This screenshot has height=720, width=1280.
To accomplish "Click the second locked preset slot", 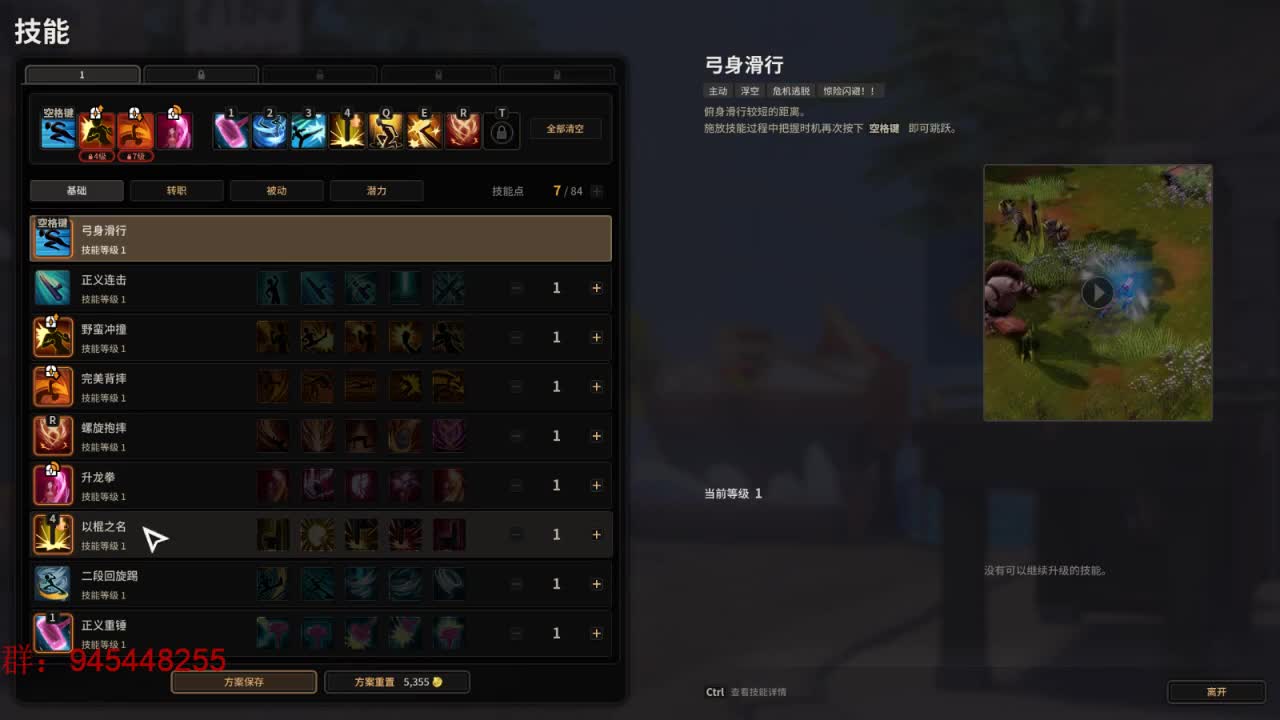I will click(x=200, y=74).
